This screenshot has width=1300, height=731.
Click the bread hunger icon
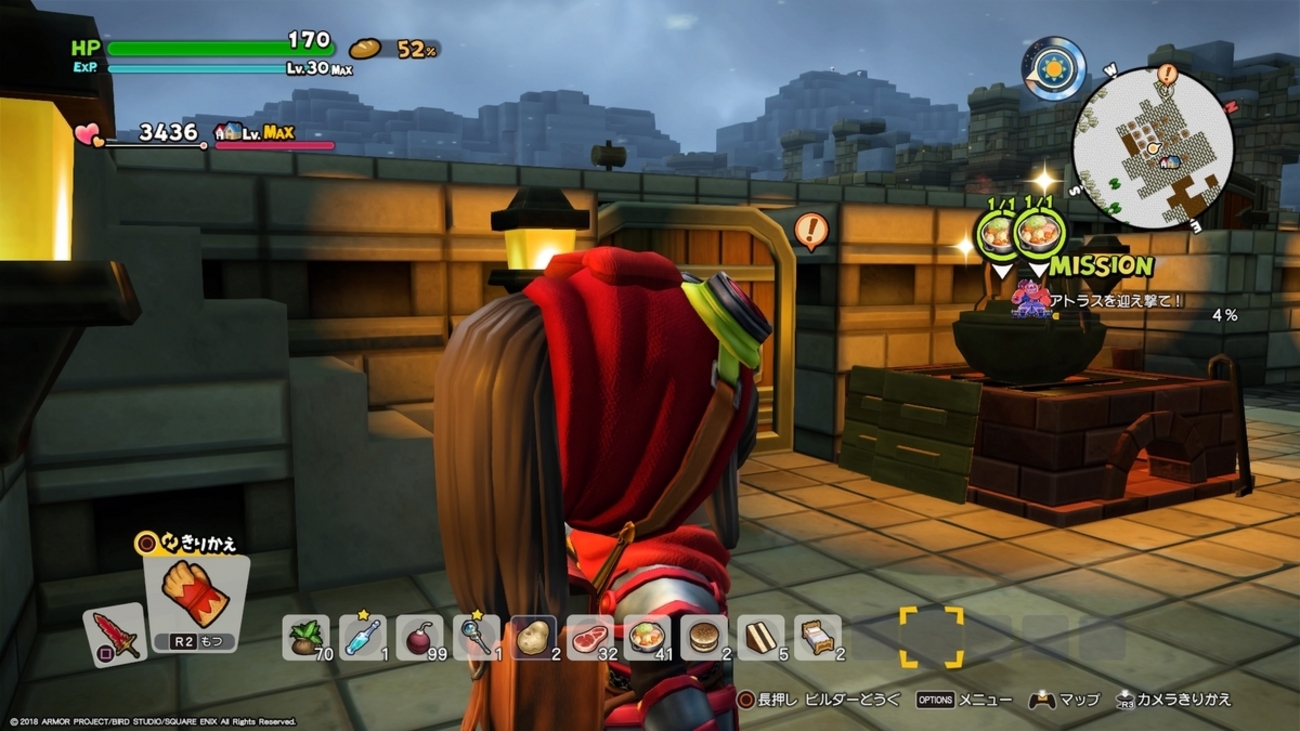[x=365, y=48]
